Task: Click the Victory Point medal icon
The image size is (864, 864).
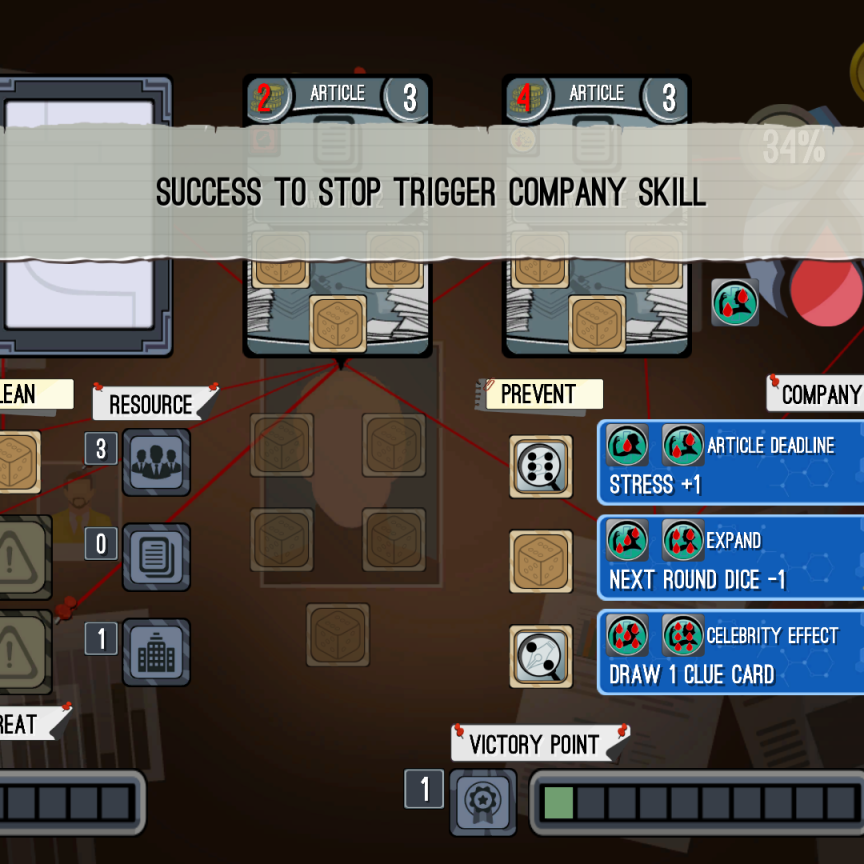Action: (483, 802)
